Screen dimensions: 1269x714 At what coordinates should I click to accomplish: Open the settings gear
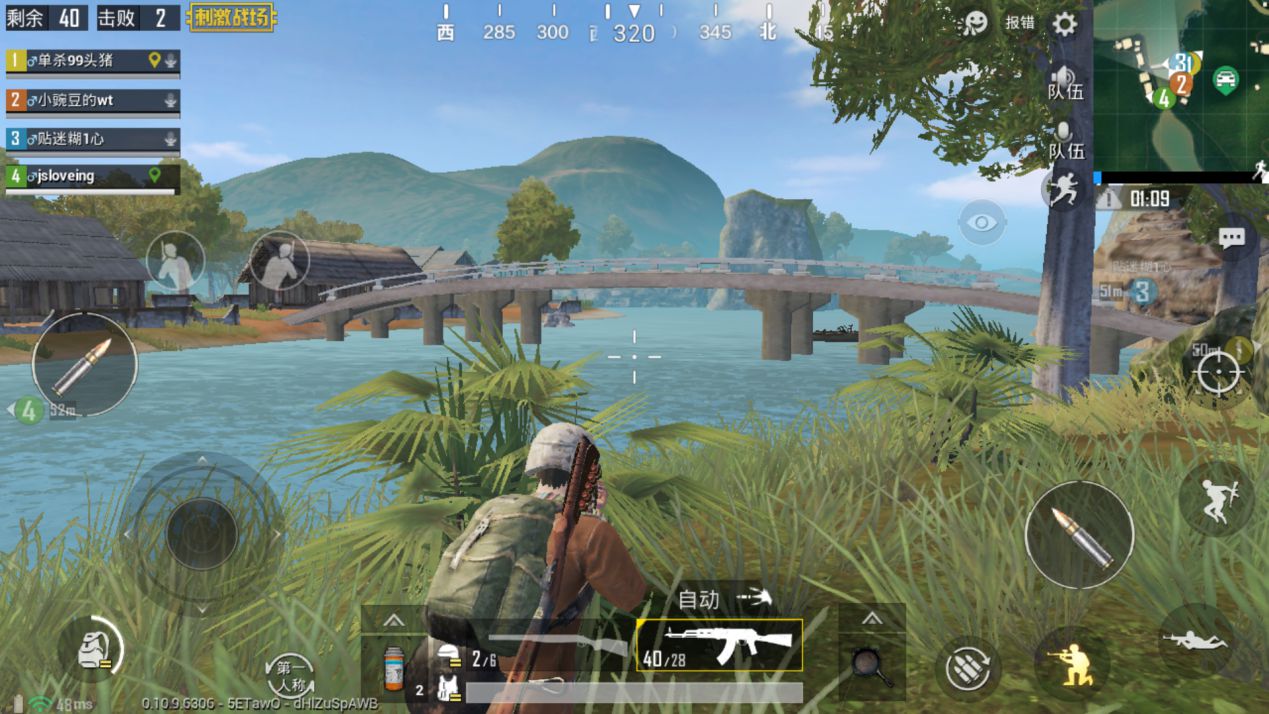click(1064, 24)
